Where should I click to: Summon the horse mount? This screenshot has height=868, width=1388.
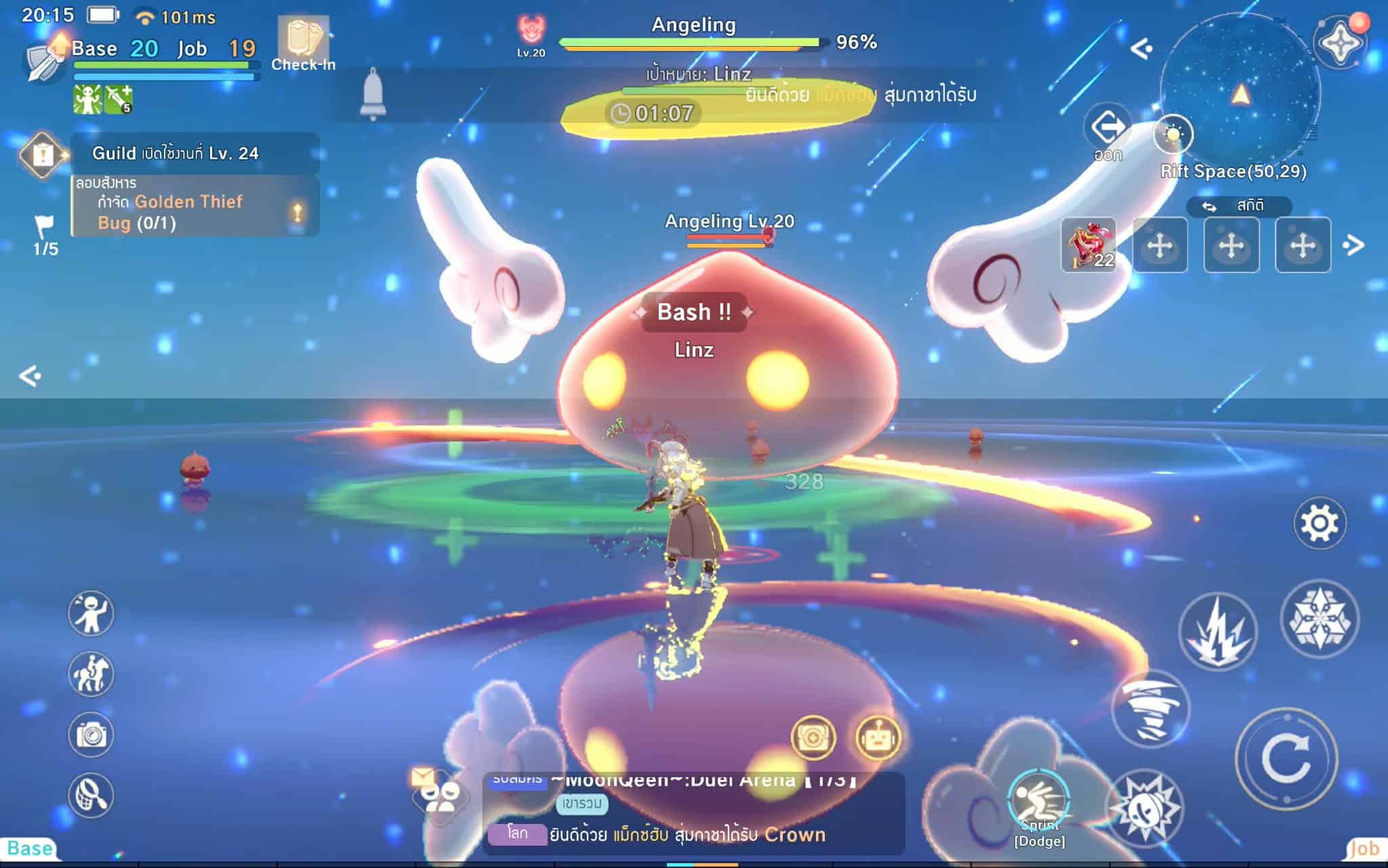[x=91, y=674]
